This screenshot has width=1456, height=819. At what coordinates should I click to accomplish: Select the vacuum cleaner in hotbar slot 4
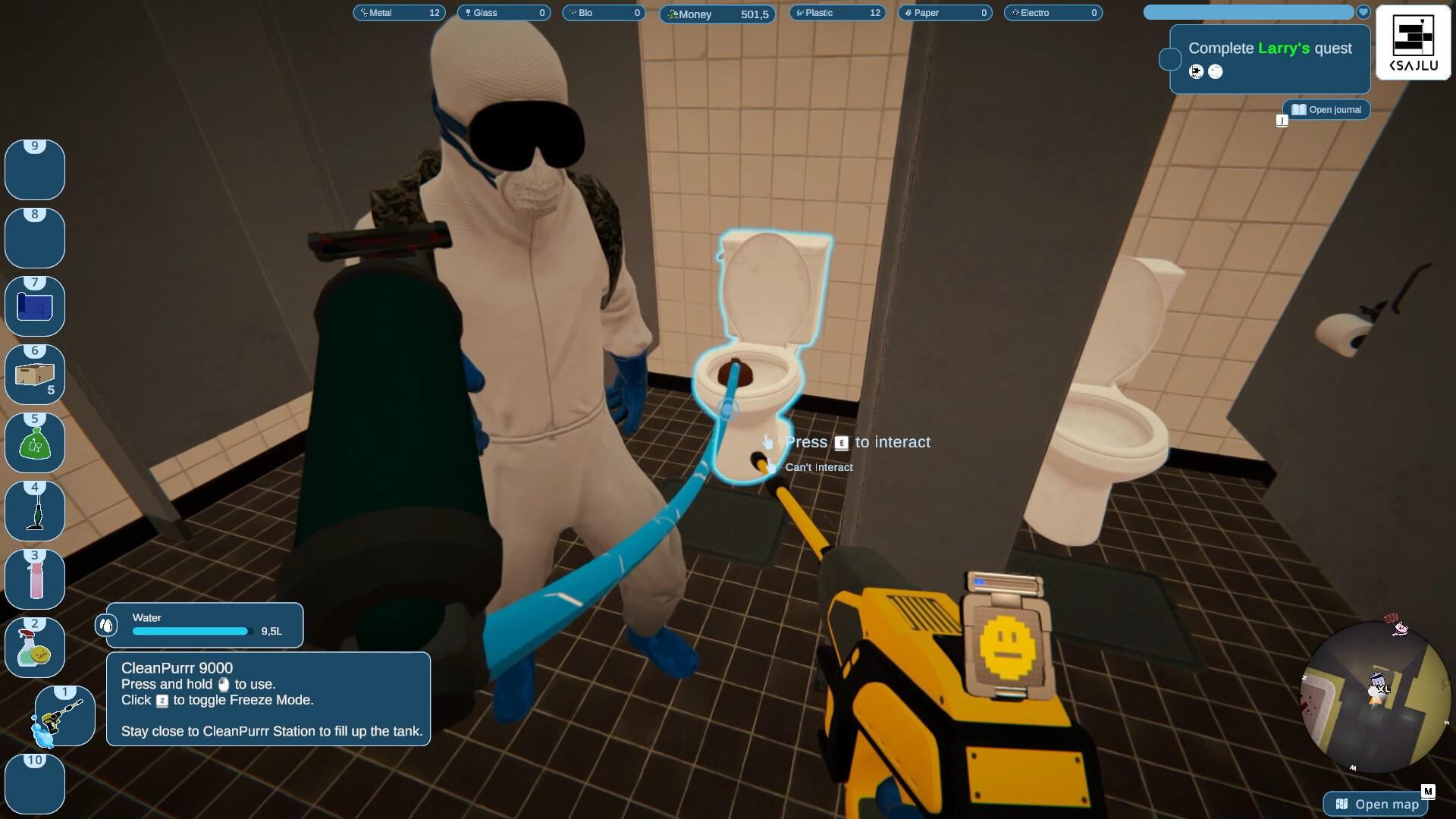pyautogui.click(x=35, y=510)
